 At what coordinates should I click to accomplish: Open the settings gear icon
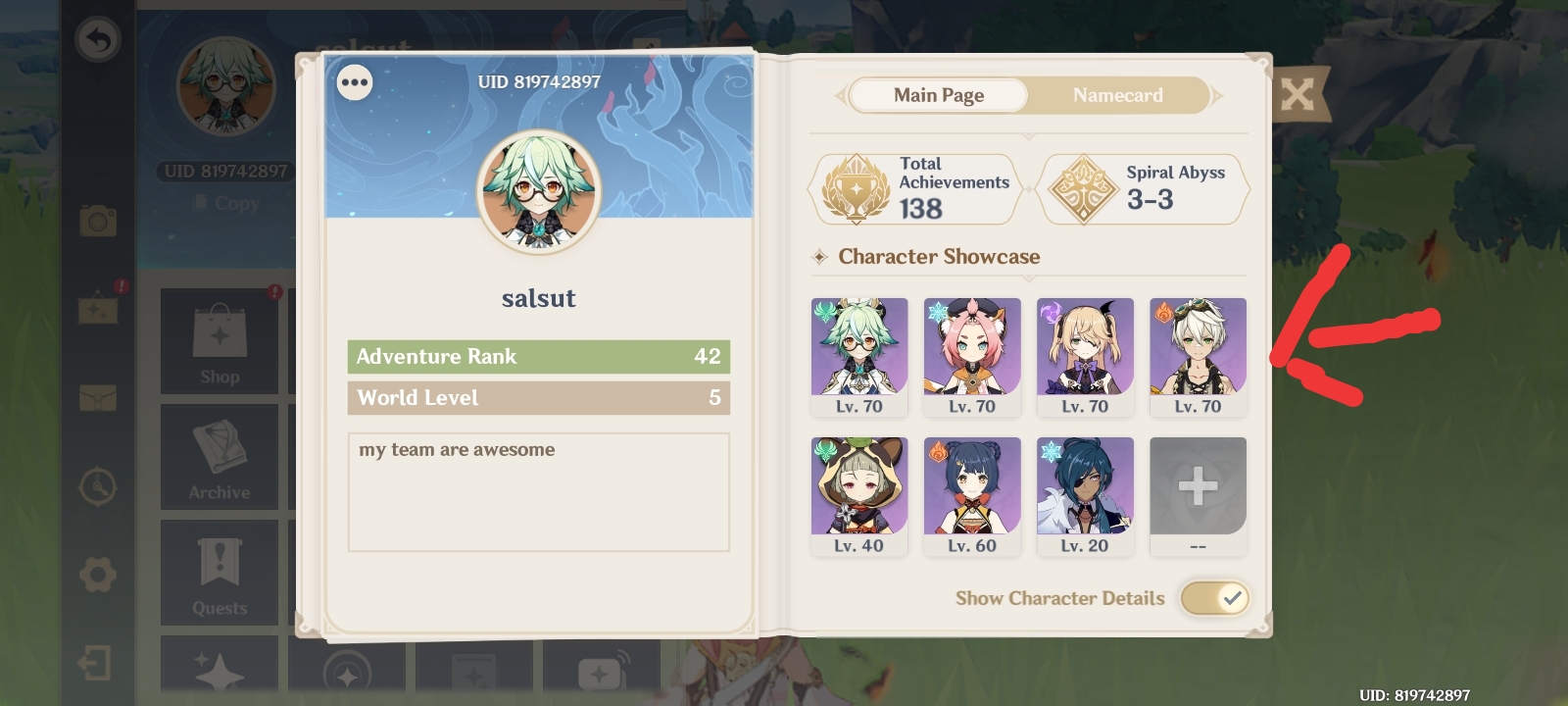click(x=97, y=576)
